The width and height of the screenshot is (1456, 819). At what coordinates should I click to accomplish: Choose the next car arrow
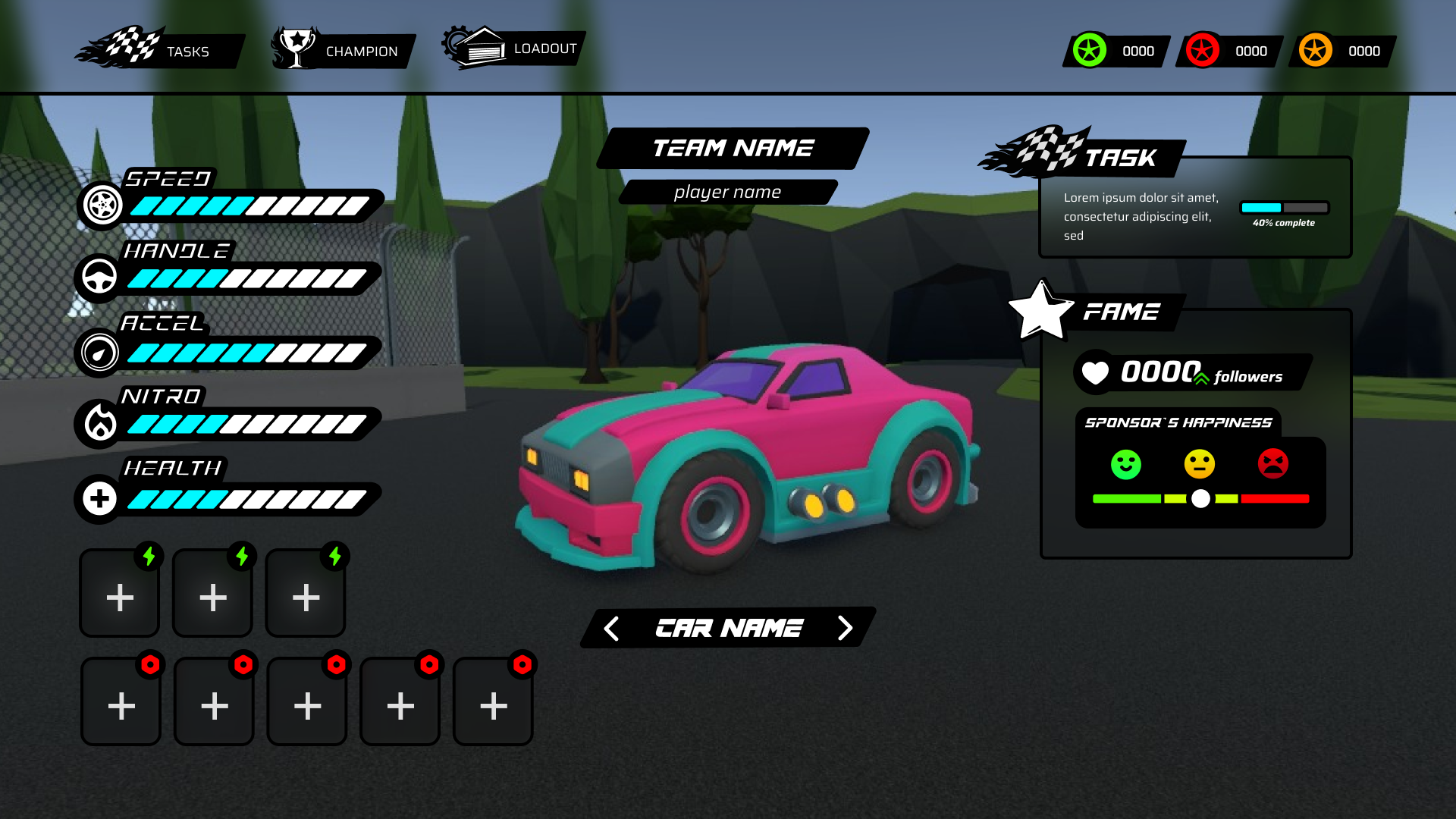click(845, 628)
